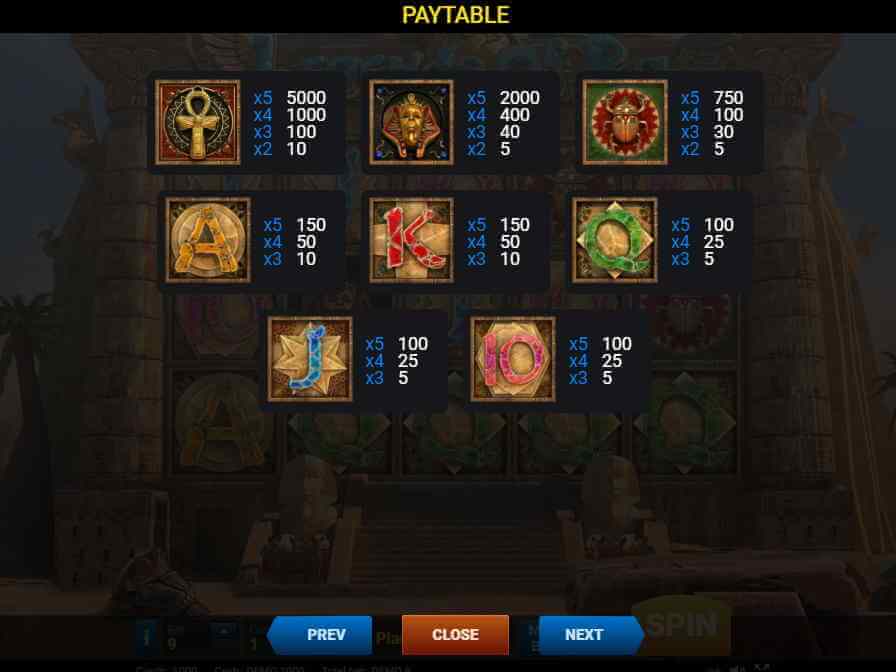Close the paytable screen

(455, 635)
